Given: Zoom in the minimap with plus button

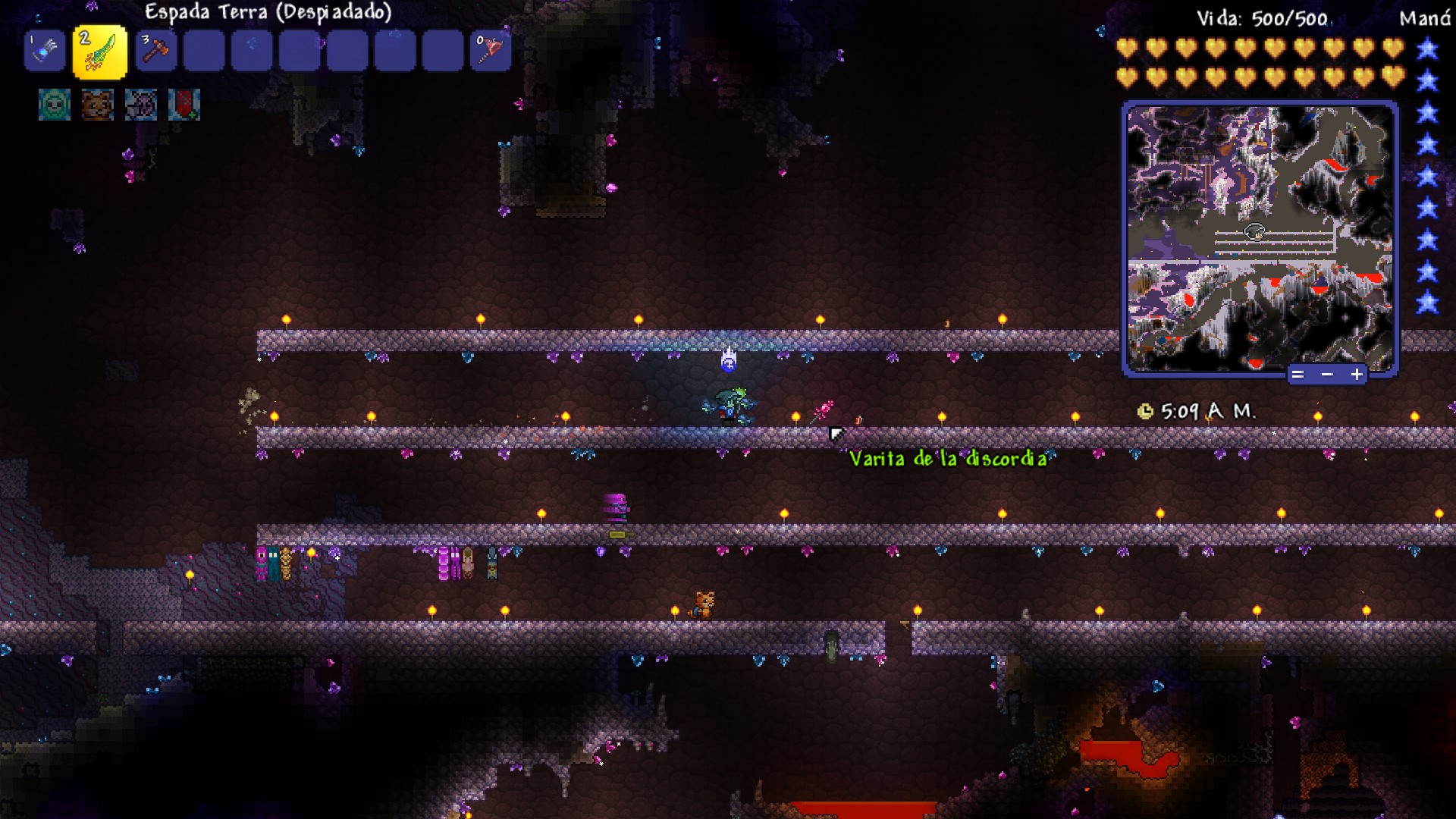Looking at the screenshot, I should point(1356,375).
